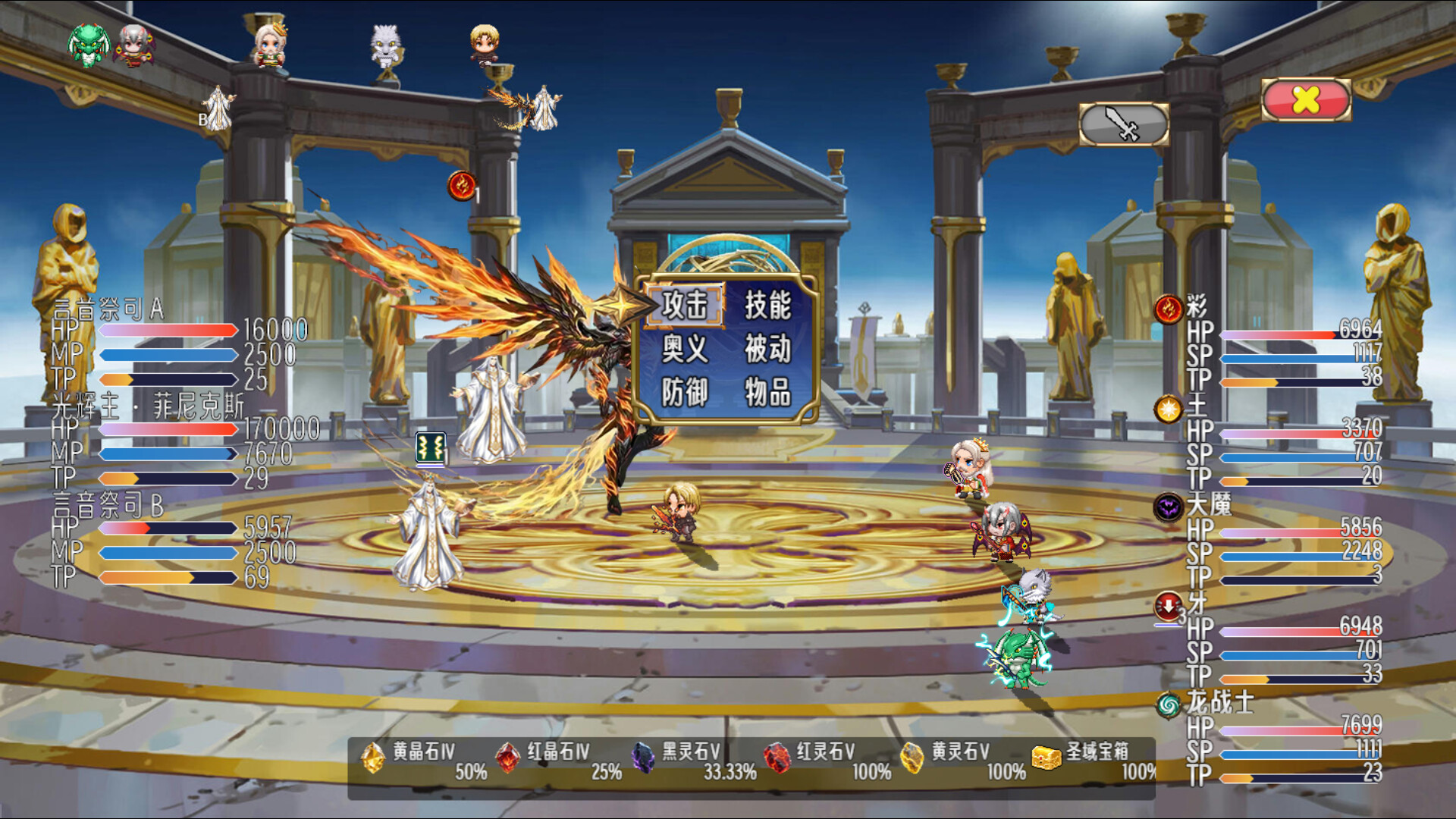The image size is (1456, 819).
Task: Click the purple bat icon beside 天魔
Action: pyautogui.click(x=1169, y=507)
